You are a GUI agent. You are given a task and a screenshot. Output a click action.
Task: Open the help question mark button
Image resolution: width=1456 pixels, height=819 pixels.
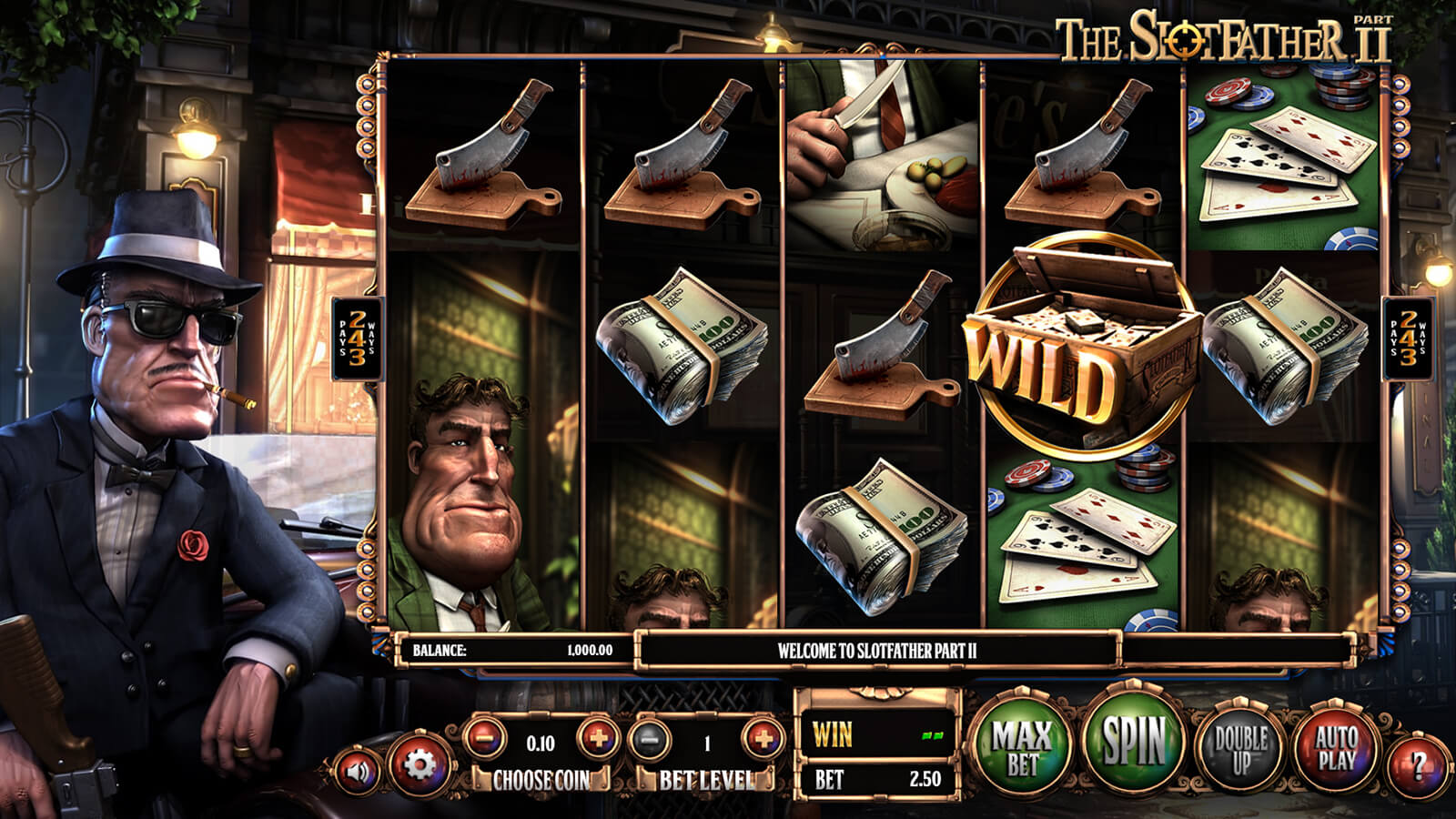coord(1418,764)
